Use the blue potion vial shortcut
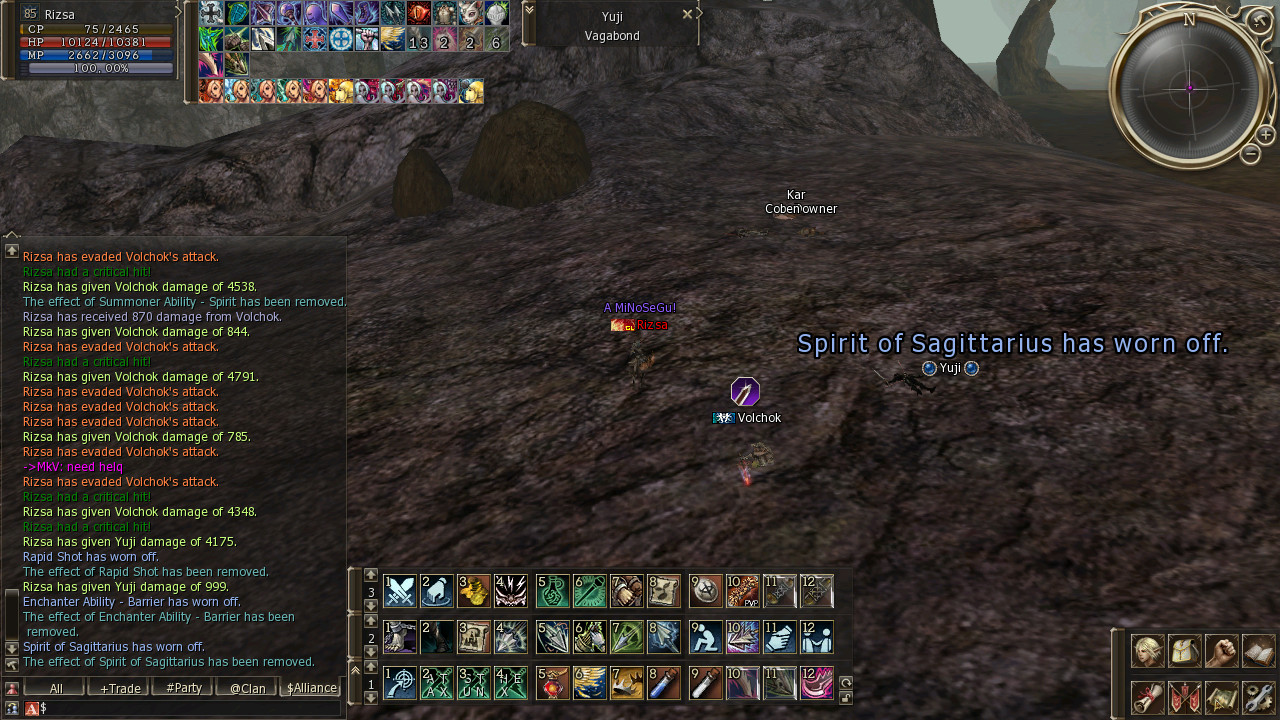Screen dimensions: 1280x720 [x=668, y=683]
